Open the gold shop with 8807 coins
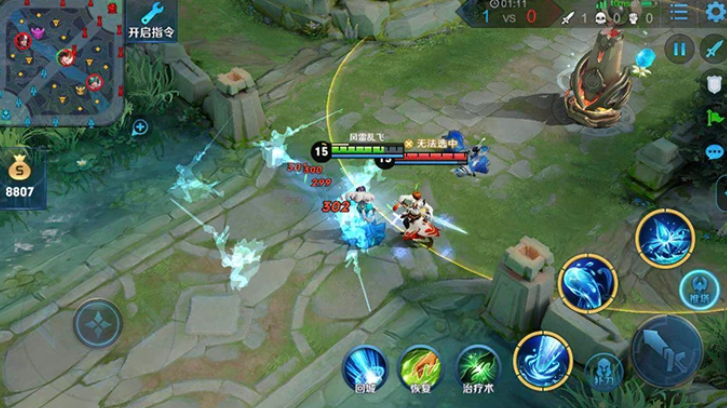The height and width of the screenshot is (408, 727). tap(20, 176)
